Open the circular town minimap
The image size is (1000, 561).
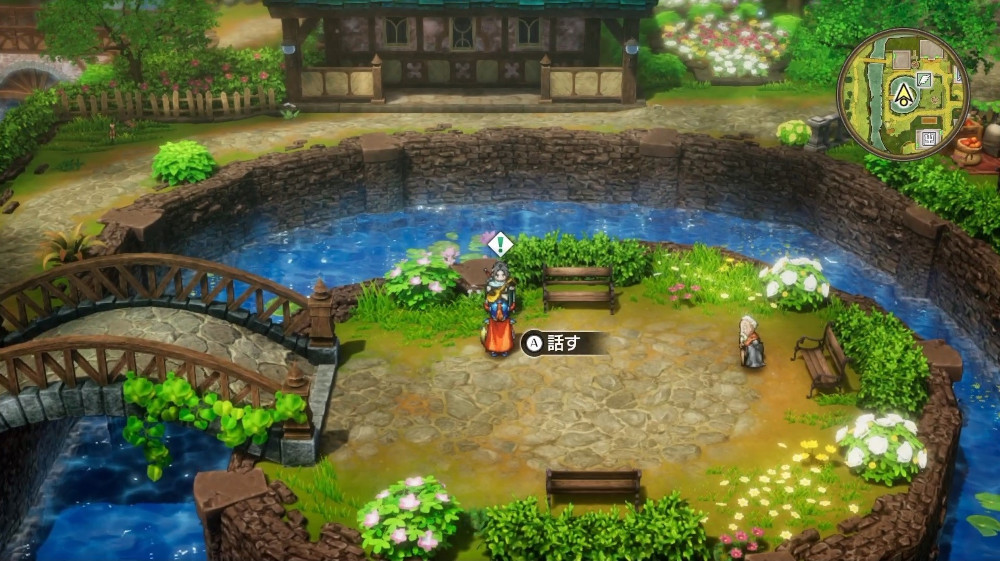coord(902,92)
